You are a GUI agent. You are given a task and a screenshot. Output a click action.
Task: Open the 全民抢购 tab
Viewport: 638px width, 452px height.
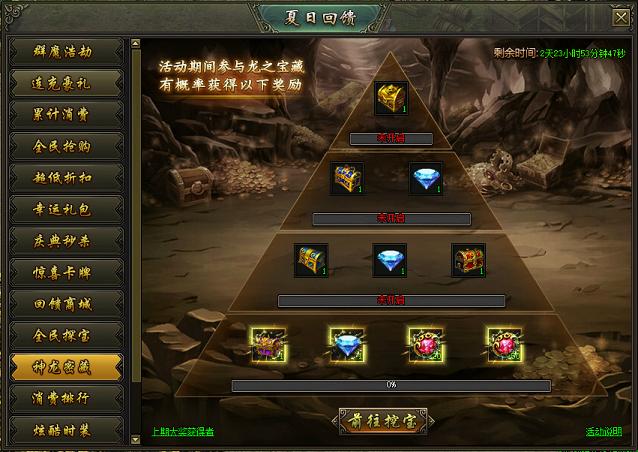tap(66, 146)
